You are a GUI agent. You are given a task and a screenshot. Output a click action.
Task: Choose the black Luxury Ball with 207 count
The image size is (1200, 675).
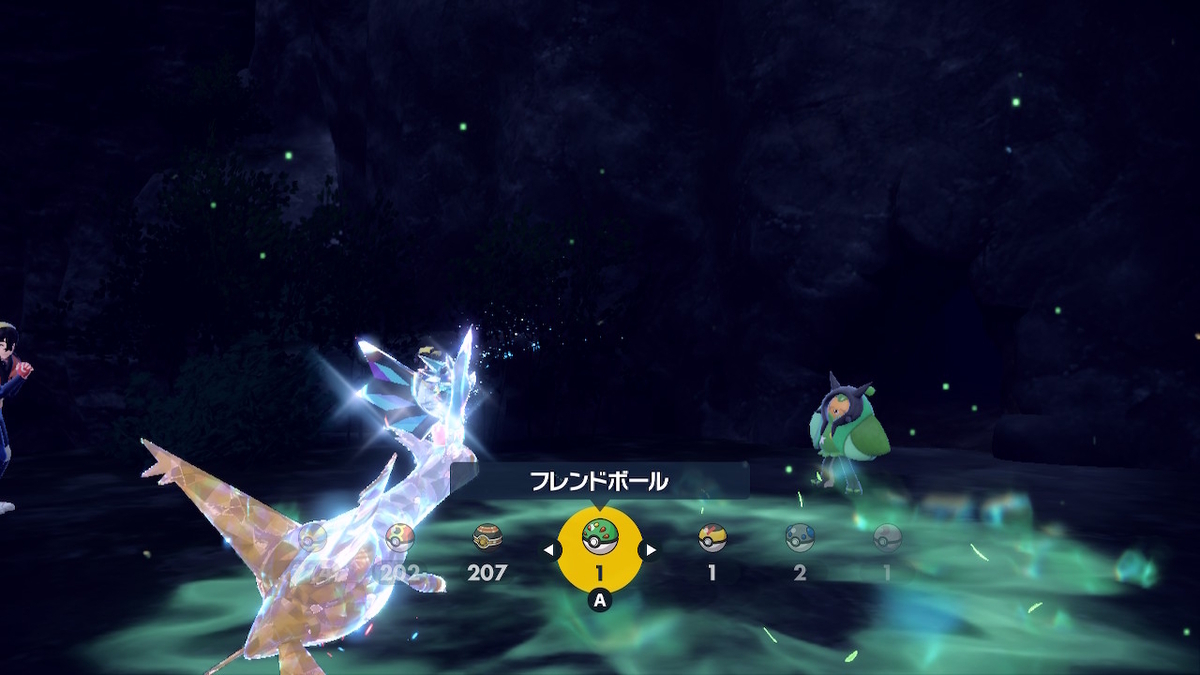click(488, 538)
